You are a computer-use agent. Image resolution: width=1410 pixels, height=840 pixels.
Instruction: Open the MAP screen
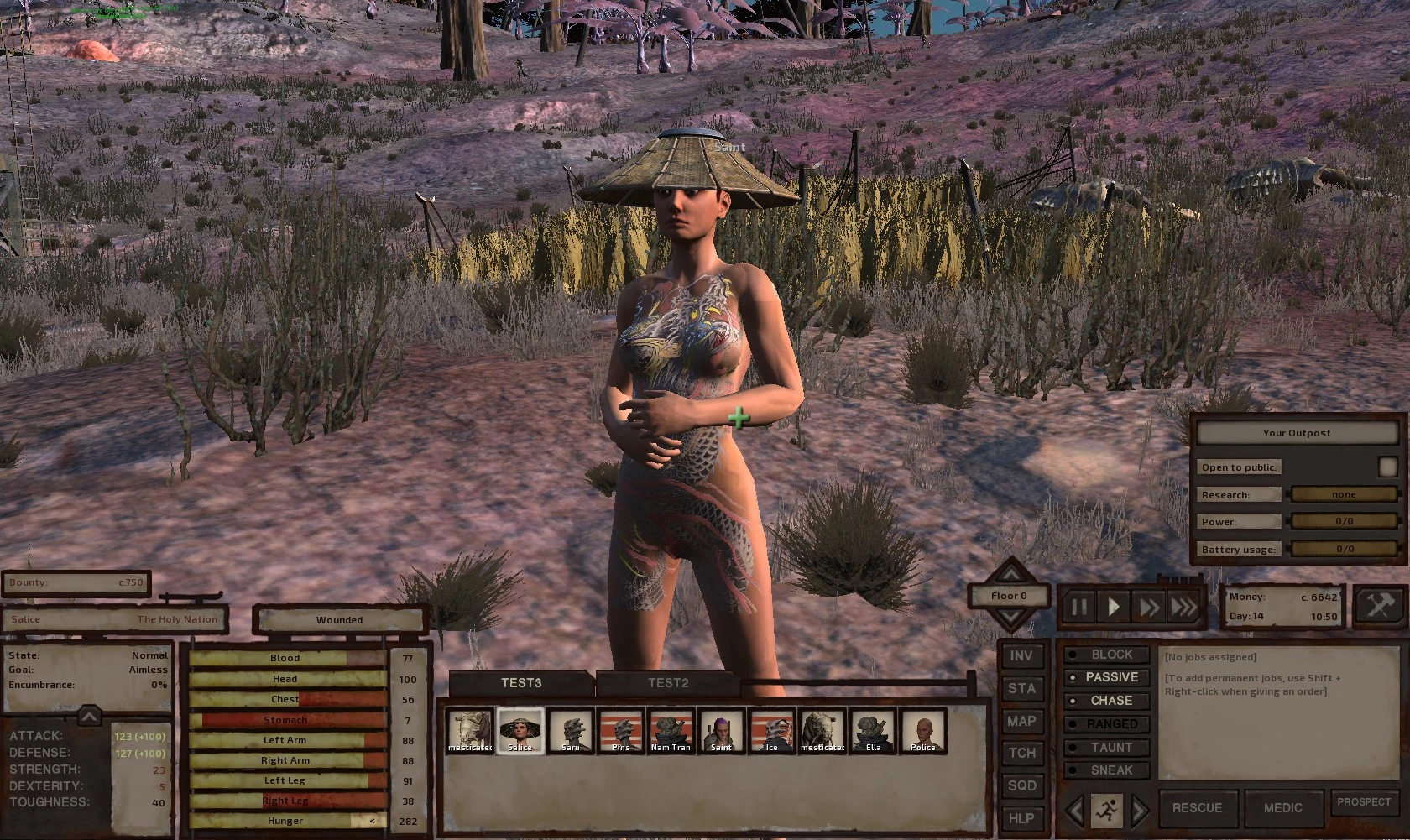pyautogui.click(x=1021, y=721)
